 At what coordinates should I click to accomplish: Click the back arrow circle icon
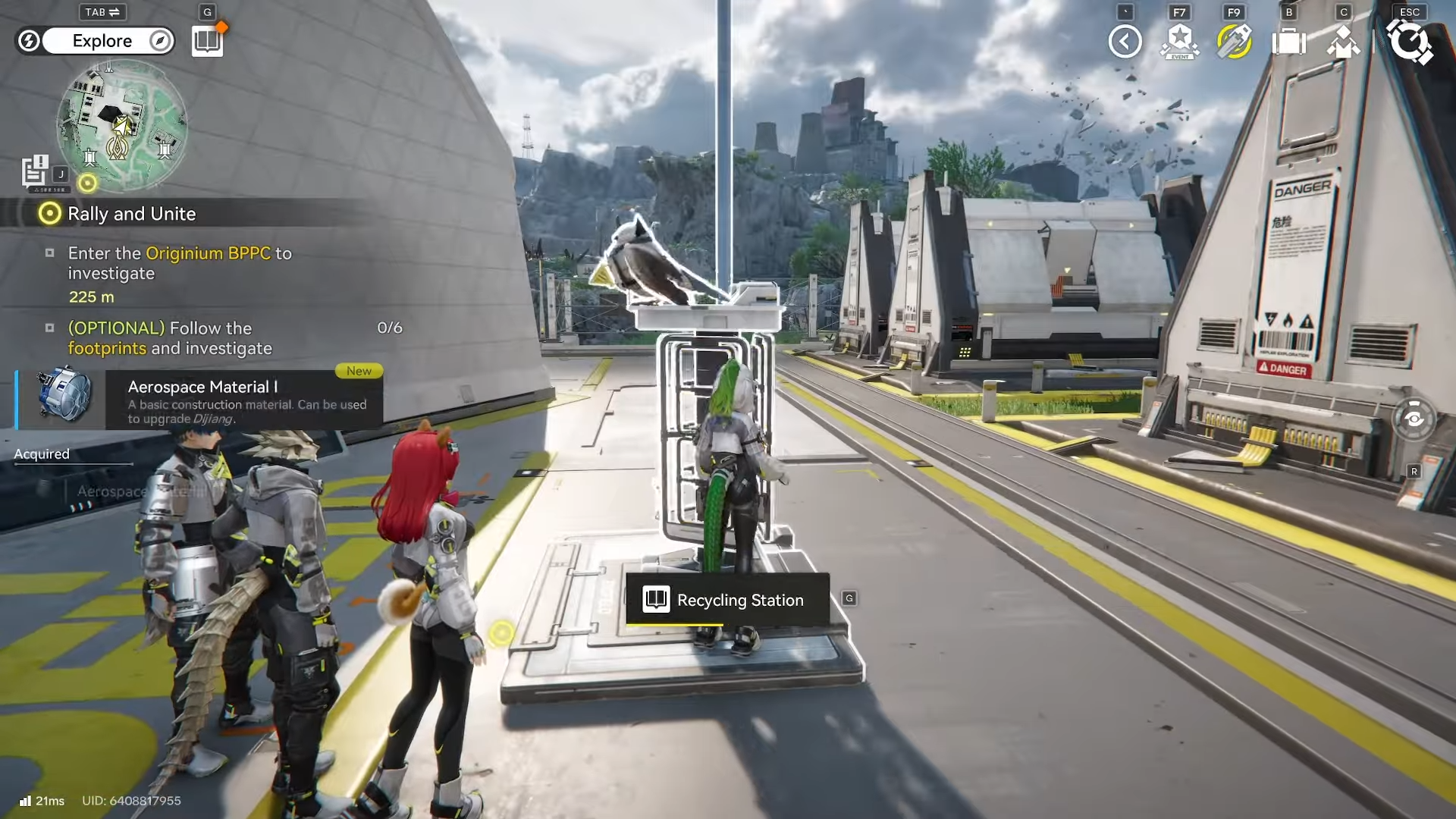coord(1125,42)
